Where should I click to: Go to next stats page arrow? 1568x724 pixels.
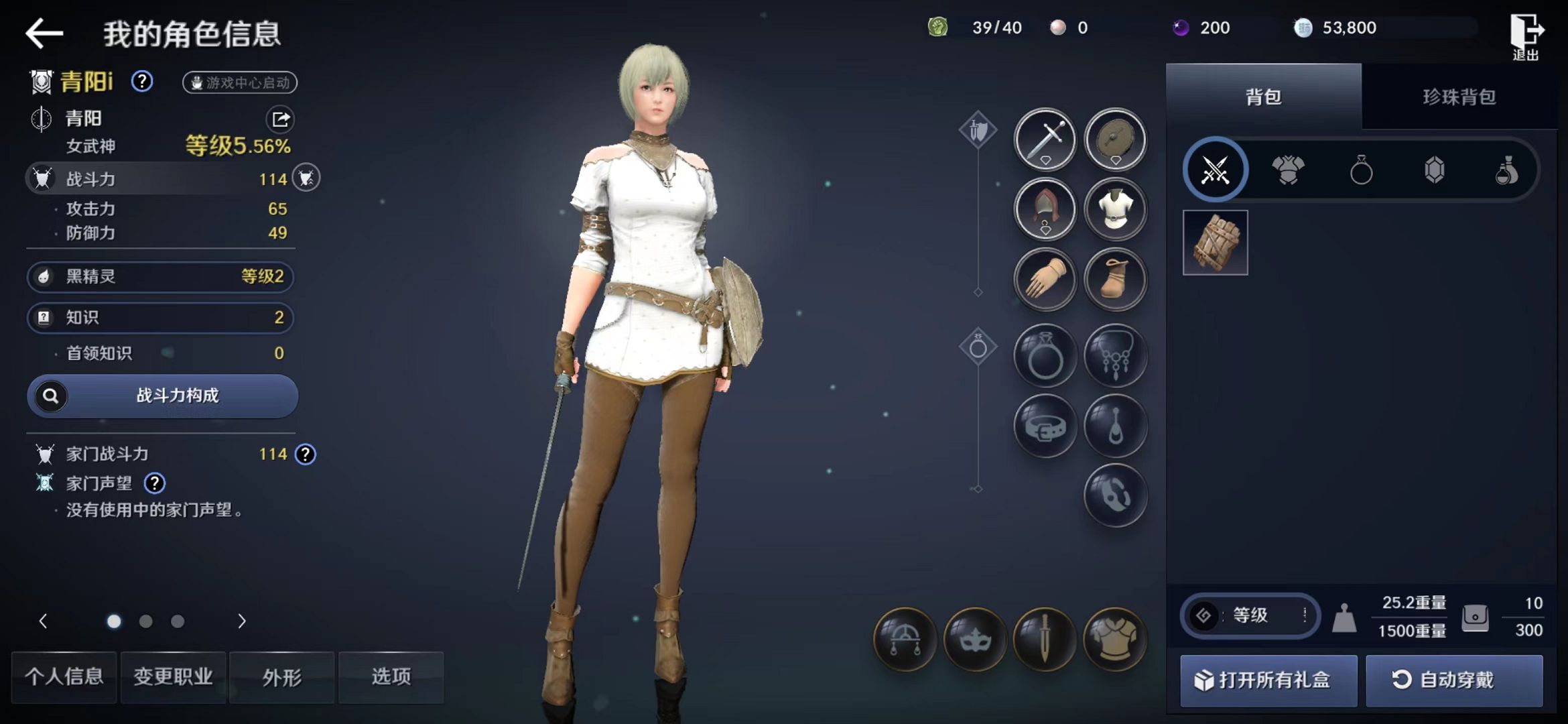(x=242, y=621)
